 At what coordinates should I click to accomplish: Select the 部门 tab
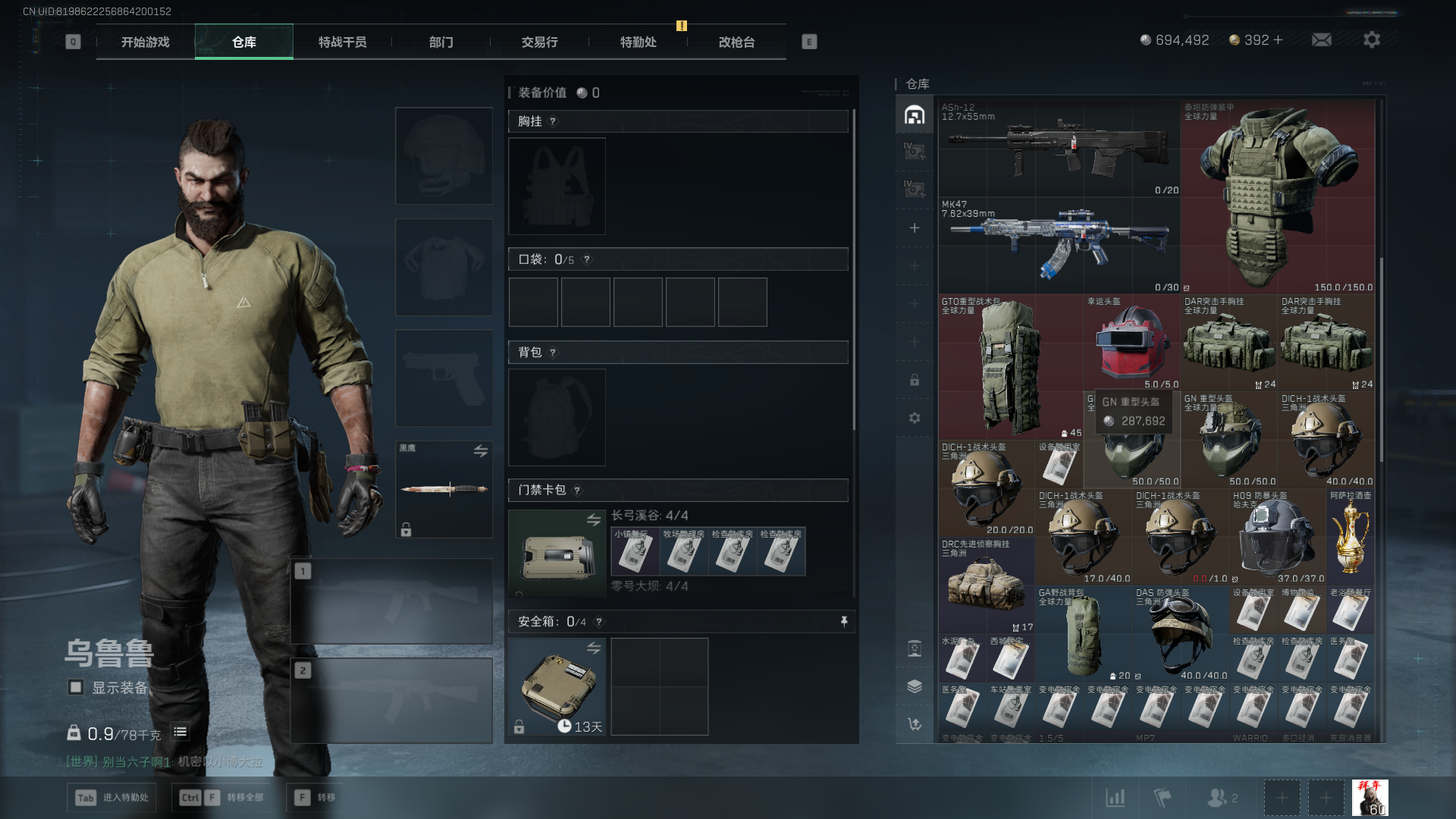point(441,42)
